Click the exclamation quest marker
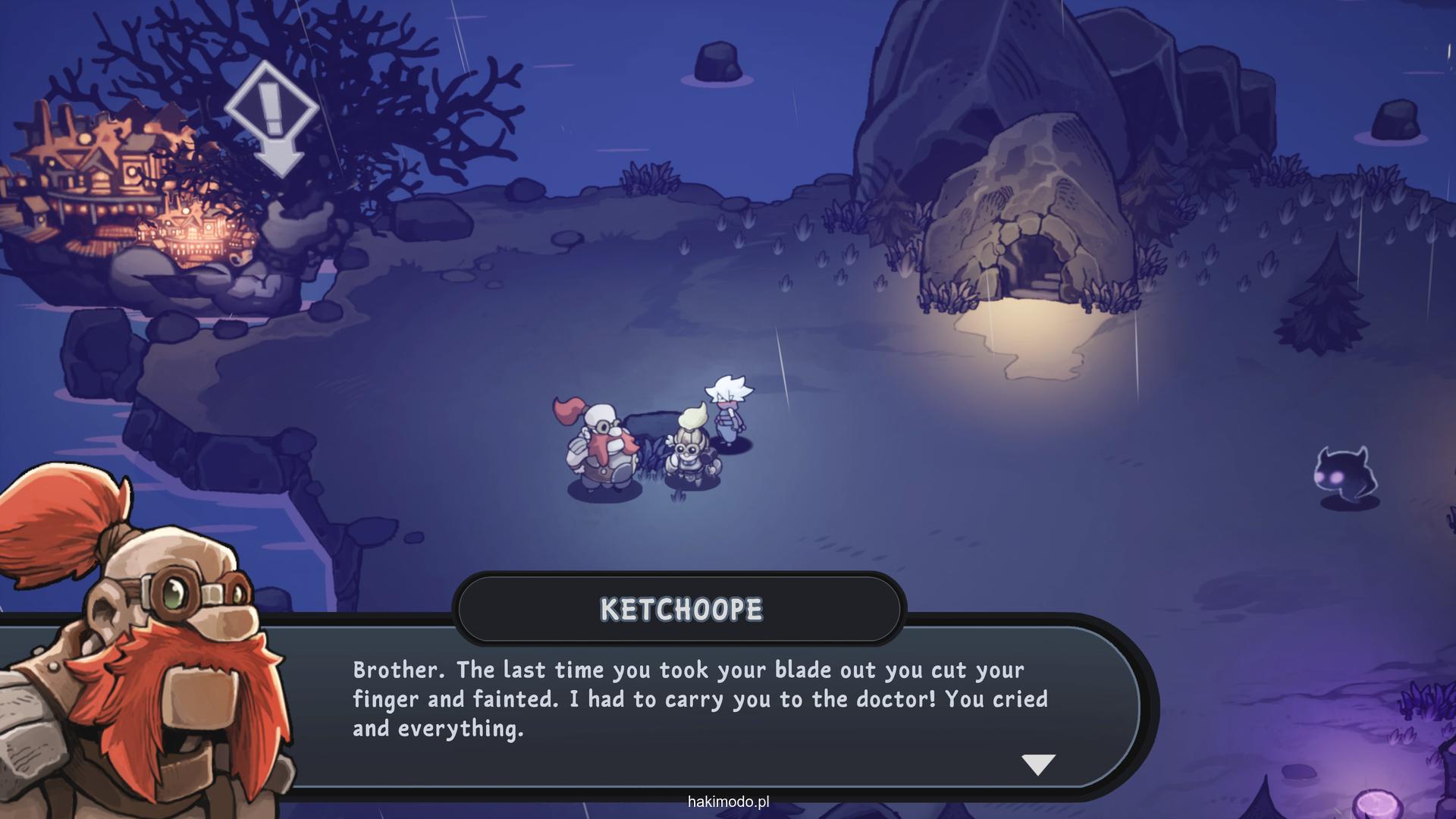The width and height of the screenshot is (1456, 819). [271, 114]
